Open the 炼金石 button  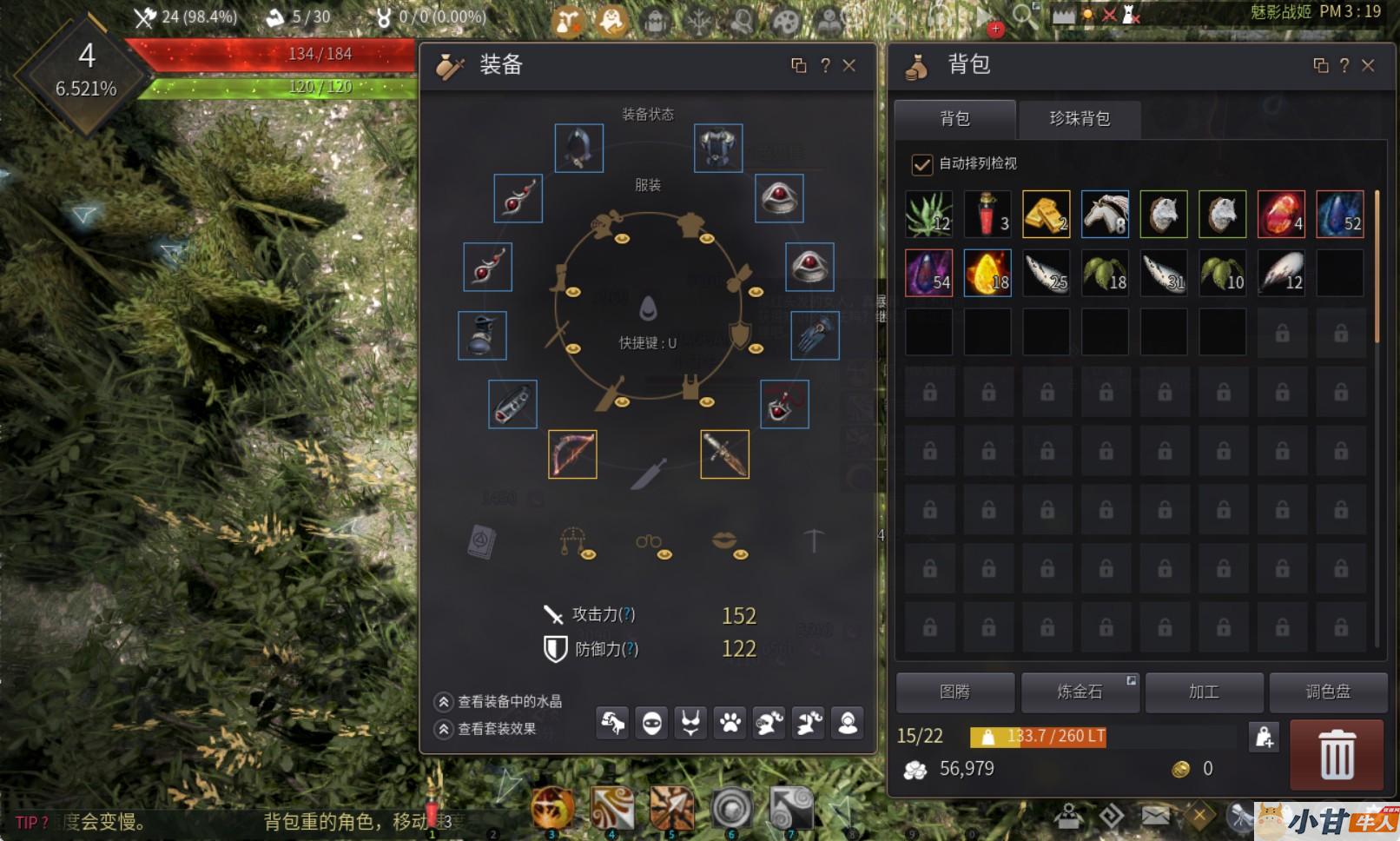click(x=1080, y=692)
